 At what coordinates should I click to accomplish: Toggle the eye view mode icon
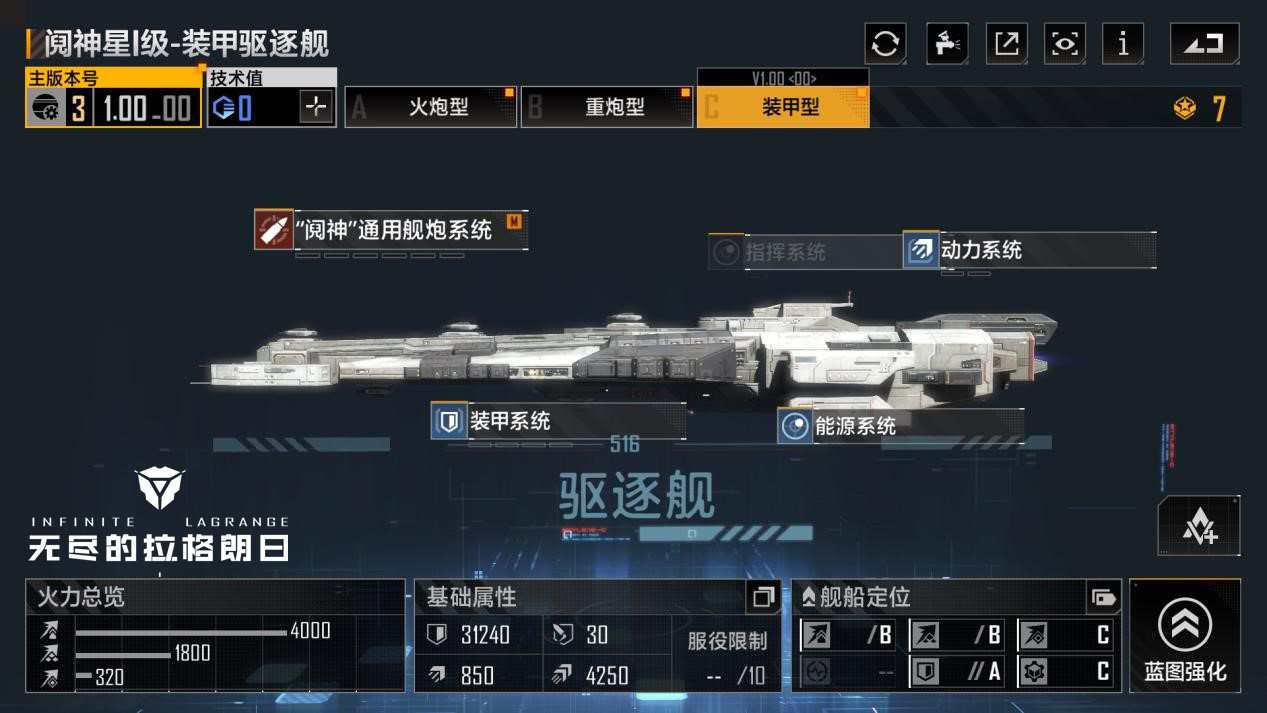[x=1065, y=44]
